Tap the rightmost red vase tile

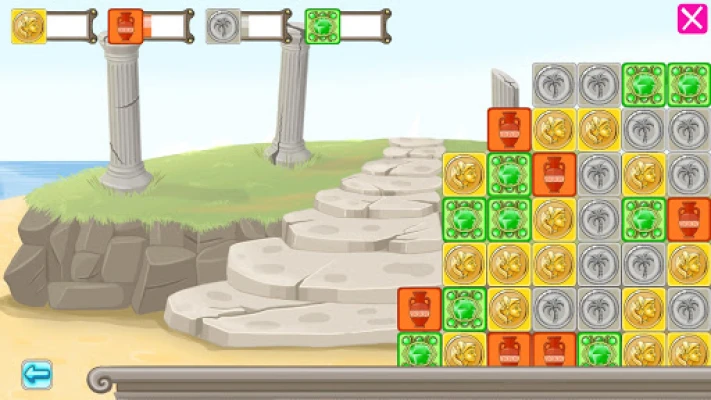688,219
